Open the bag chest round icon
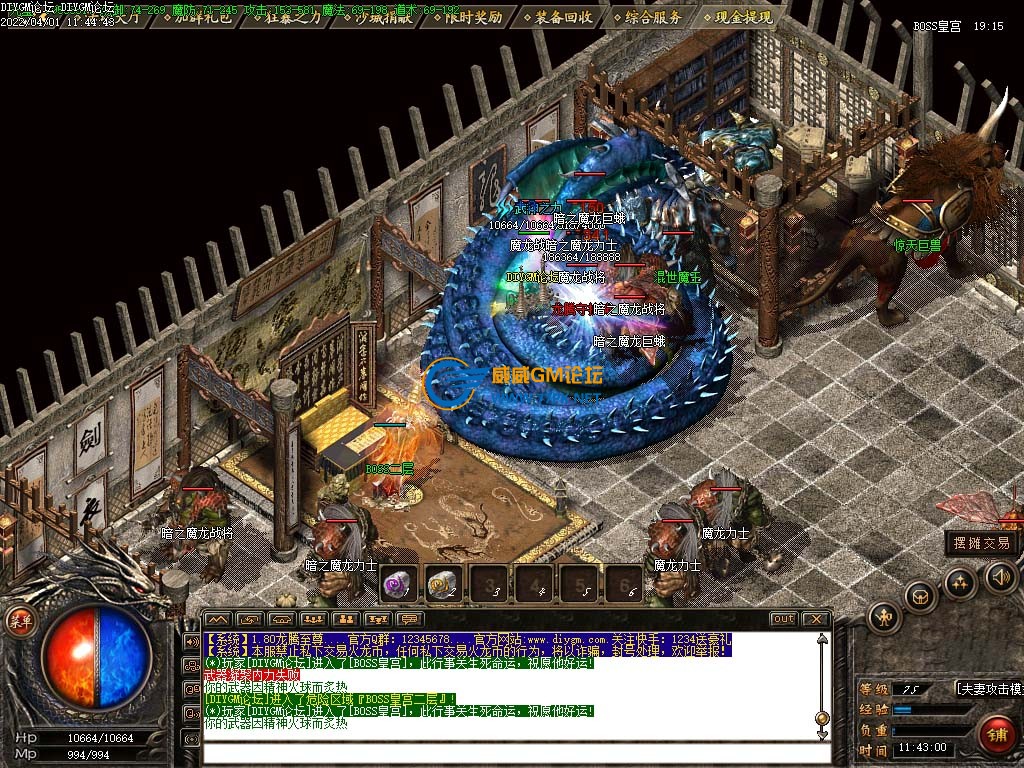 (921, 598)
